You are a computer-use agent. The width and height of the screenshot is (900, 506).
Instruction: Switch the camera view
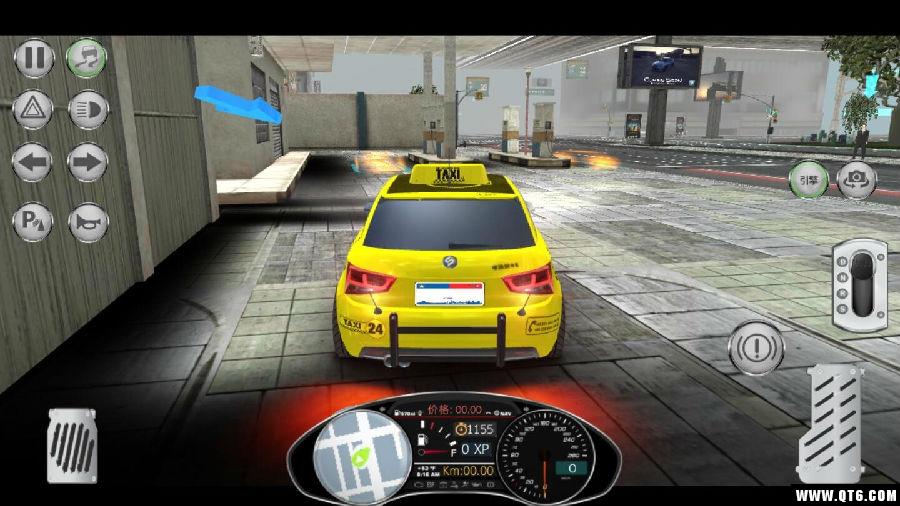857,180
